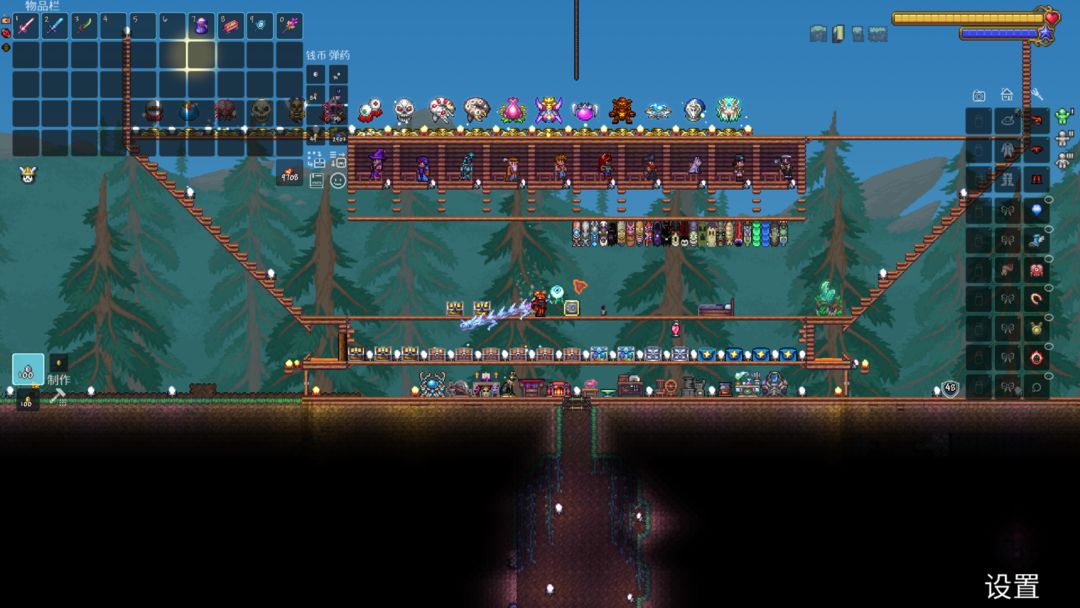Select the blue gem accessory slot
The image size is (1080, 608).
(x=1037, y=210)
